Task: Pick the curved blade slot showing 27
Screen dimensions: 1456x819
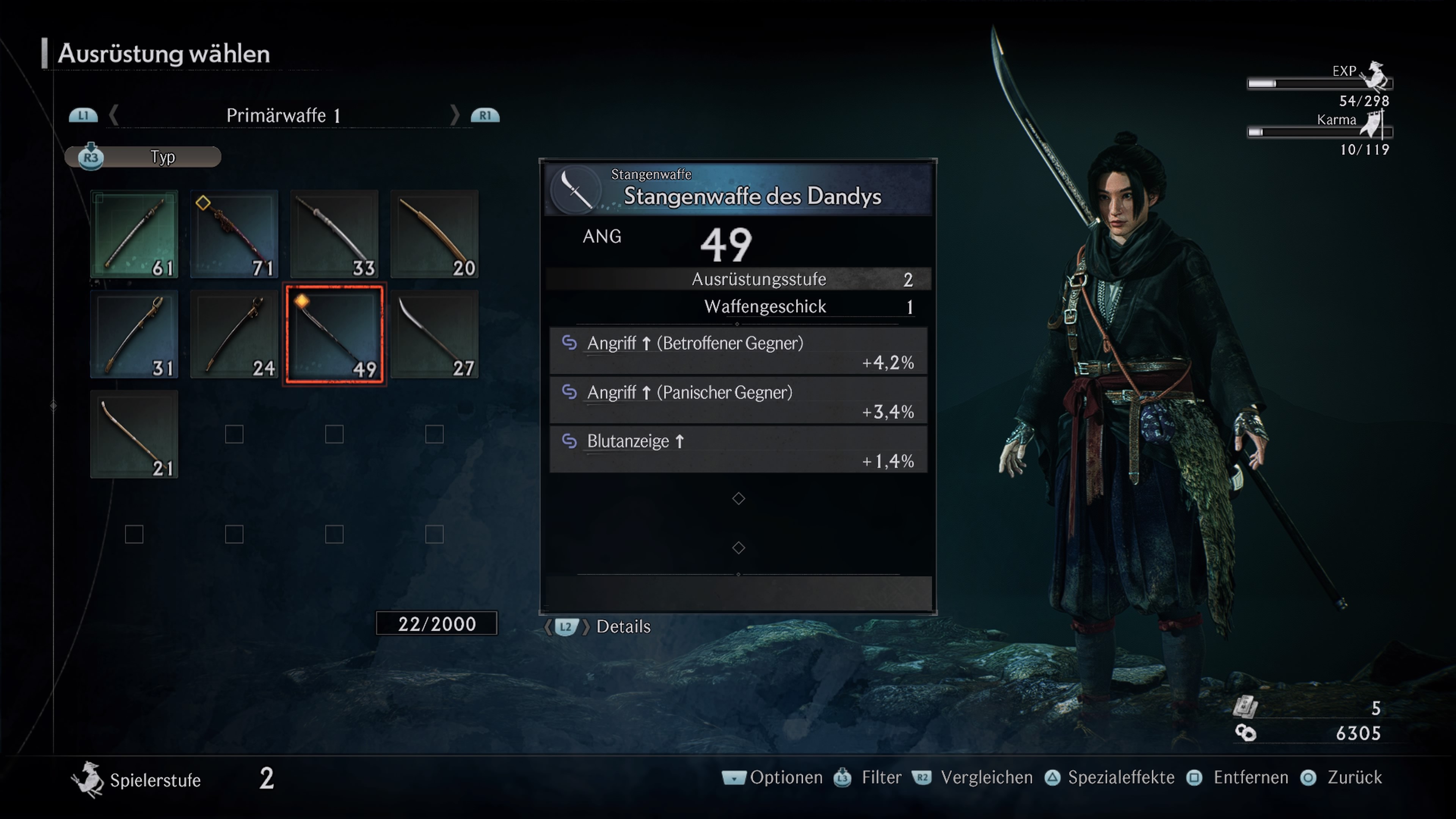Action: click(434, 334)
